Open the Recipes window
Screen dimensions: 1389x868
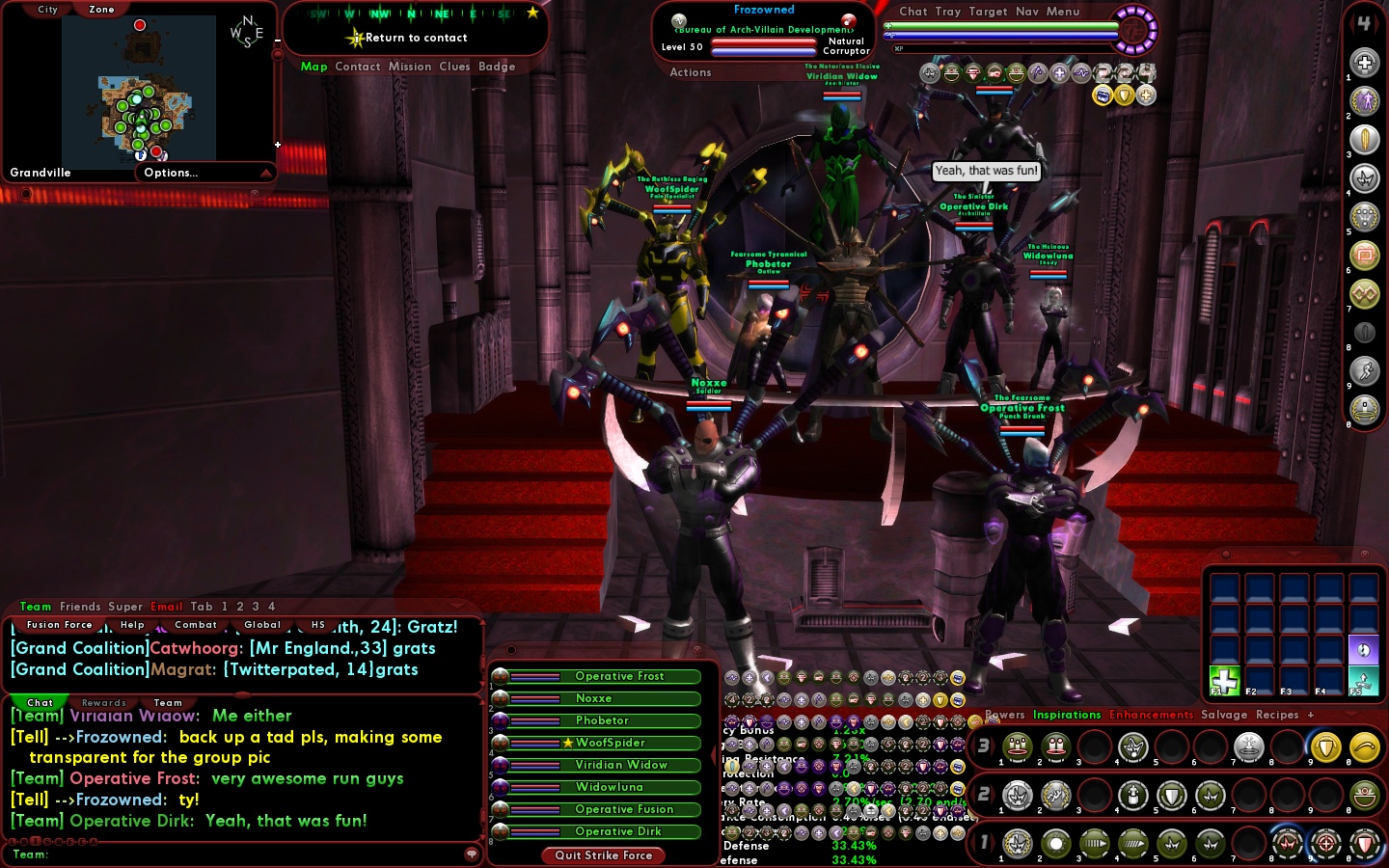point(1277,715)
